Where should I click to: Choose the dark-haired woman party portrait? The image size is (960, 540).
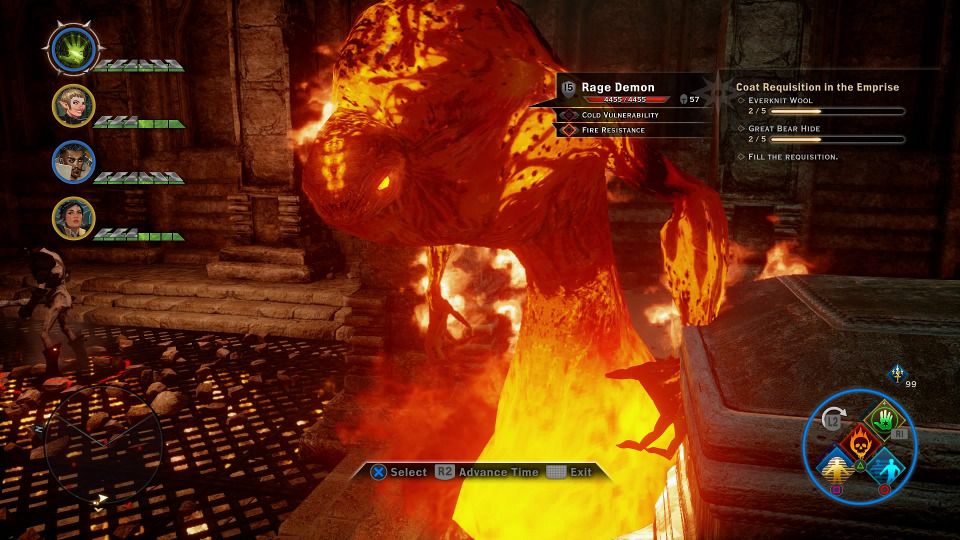74,219
